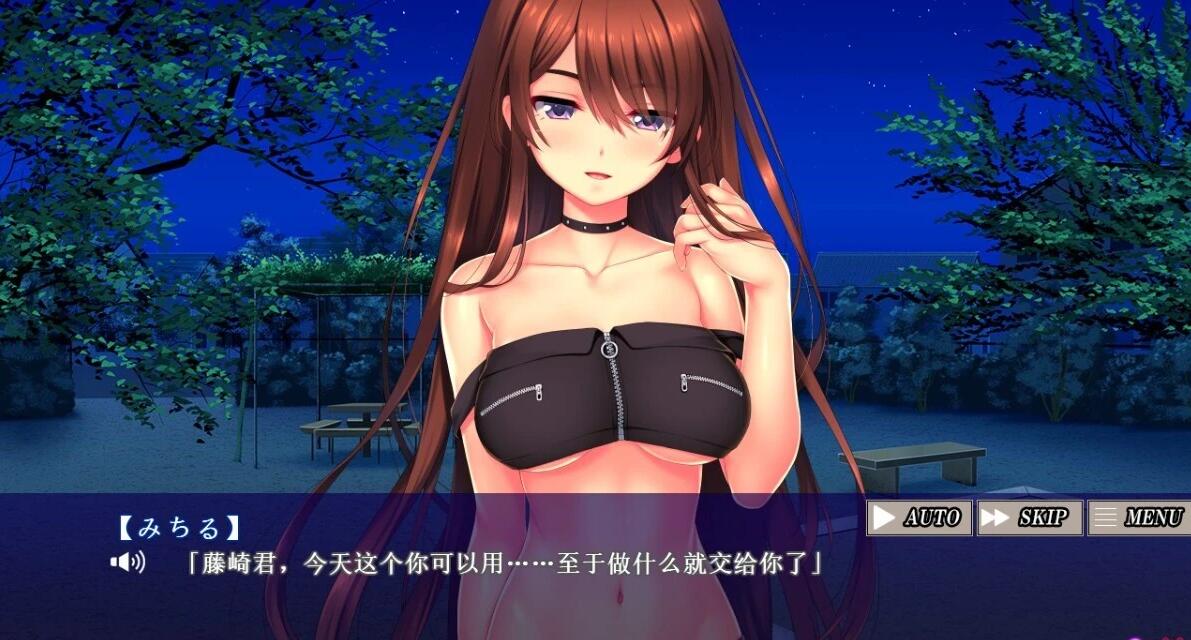
Task: Activate the SKIP button
Action: (x=1029, y=517)
